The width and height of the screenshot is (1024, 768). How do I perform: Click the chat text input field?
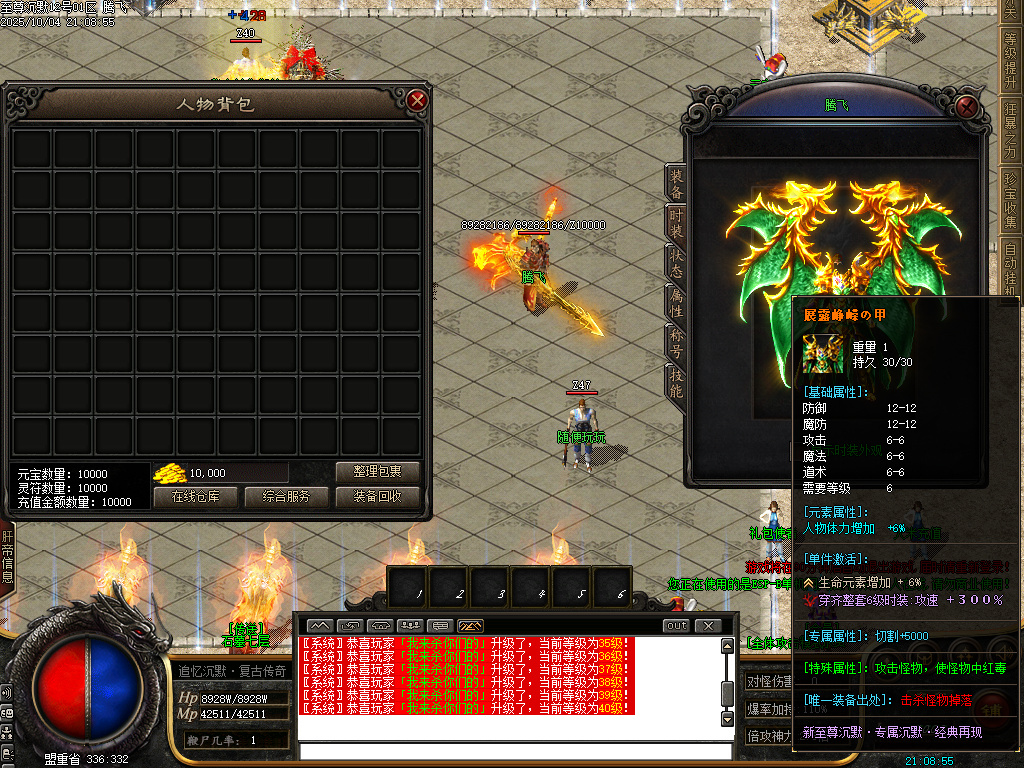click(x=510, y=752)
